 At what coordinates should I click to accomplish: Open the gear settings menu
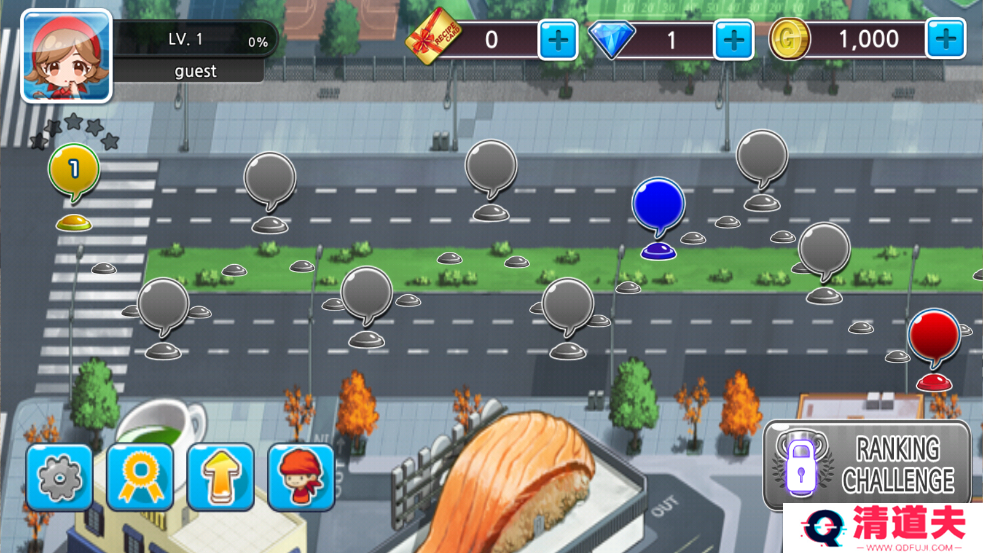(59, 477)
